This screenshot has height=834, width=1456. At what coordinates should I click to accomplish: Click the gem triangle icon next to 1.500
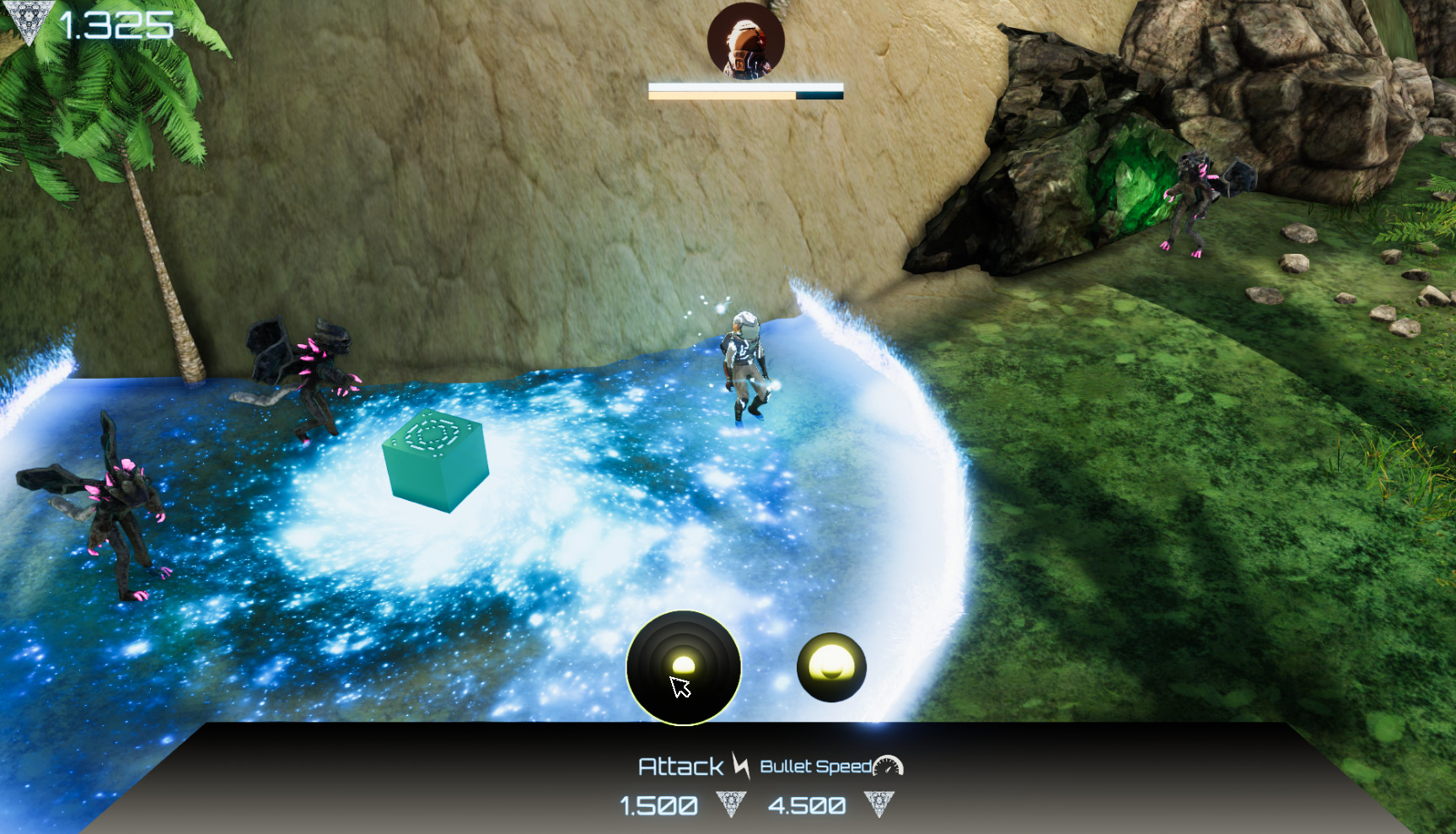coord(730,804)
